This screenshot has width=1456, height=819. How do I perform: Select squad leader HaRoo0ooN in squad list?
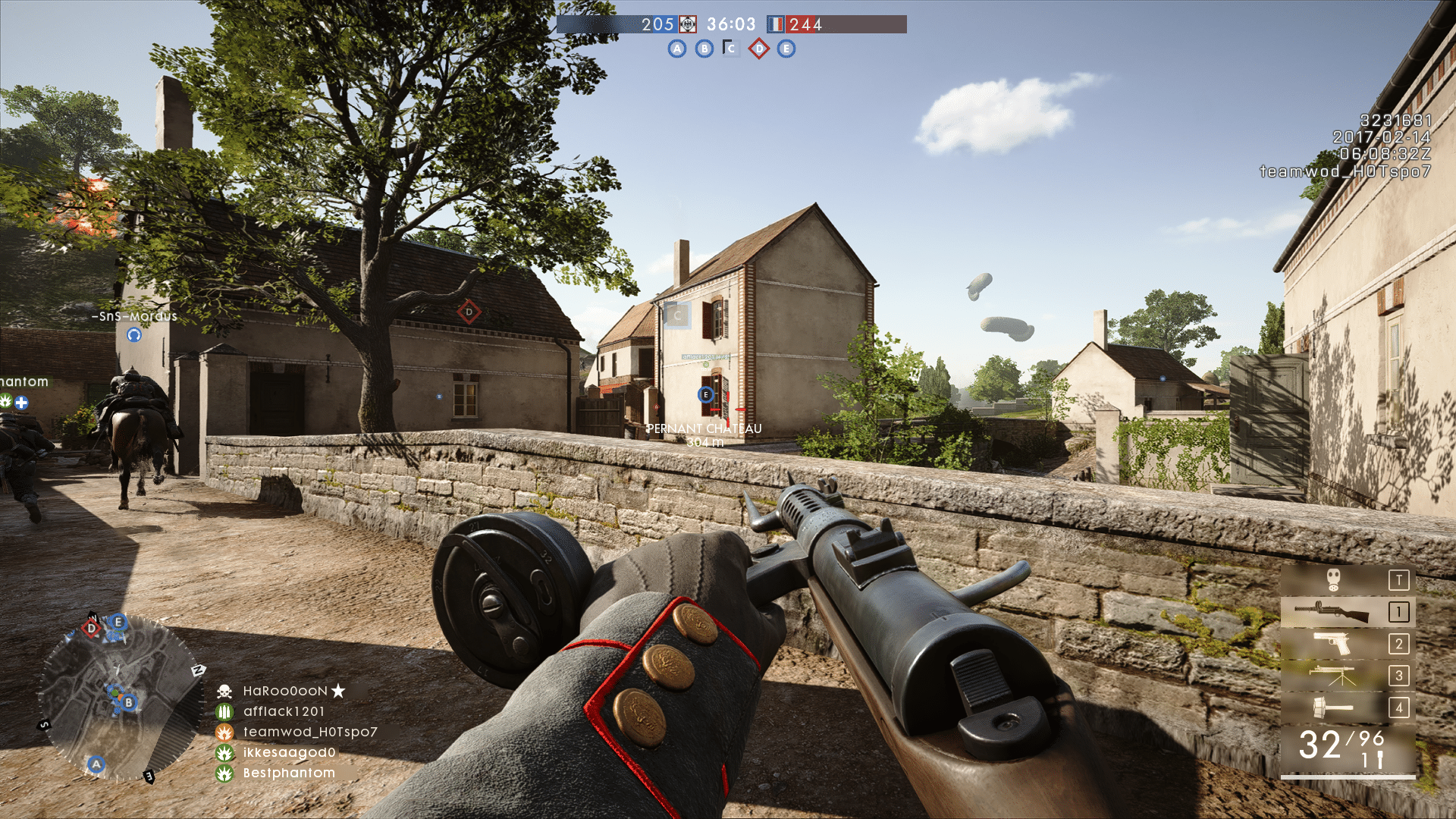pos(285,691)
